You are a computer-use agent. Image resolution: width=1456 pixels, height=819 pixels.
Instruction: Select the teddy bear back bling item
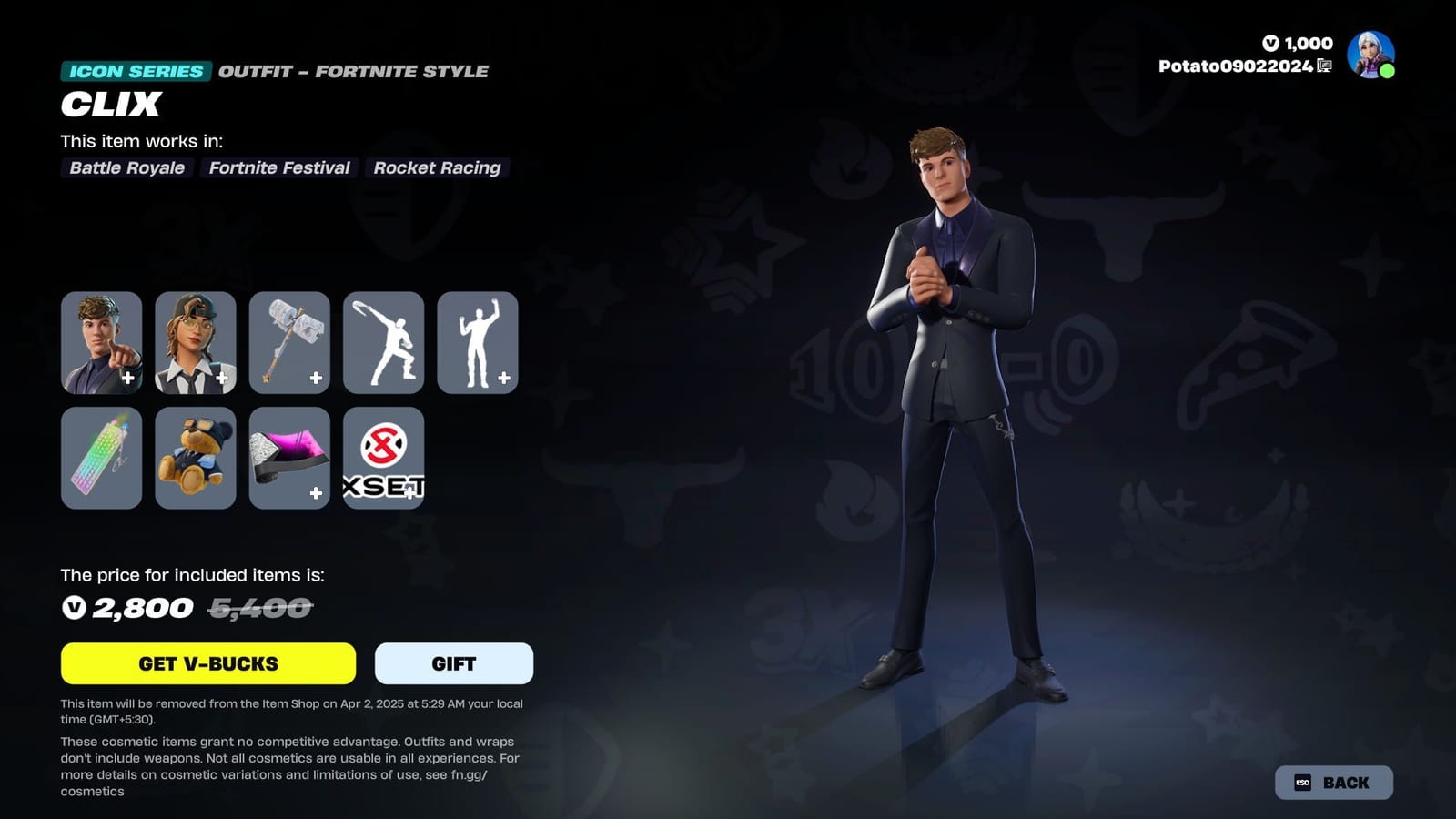[x=195, y=458]
